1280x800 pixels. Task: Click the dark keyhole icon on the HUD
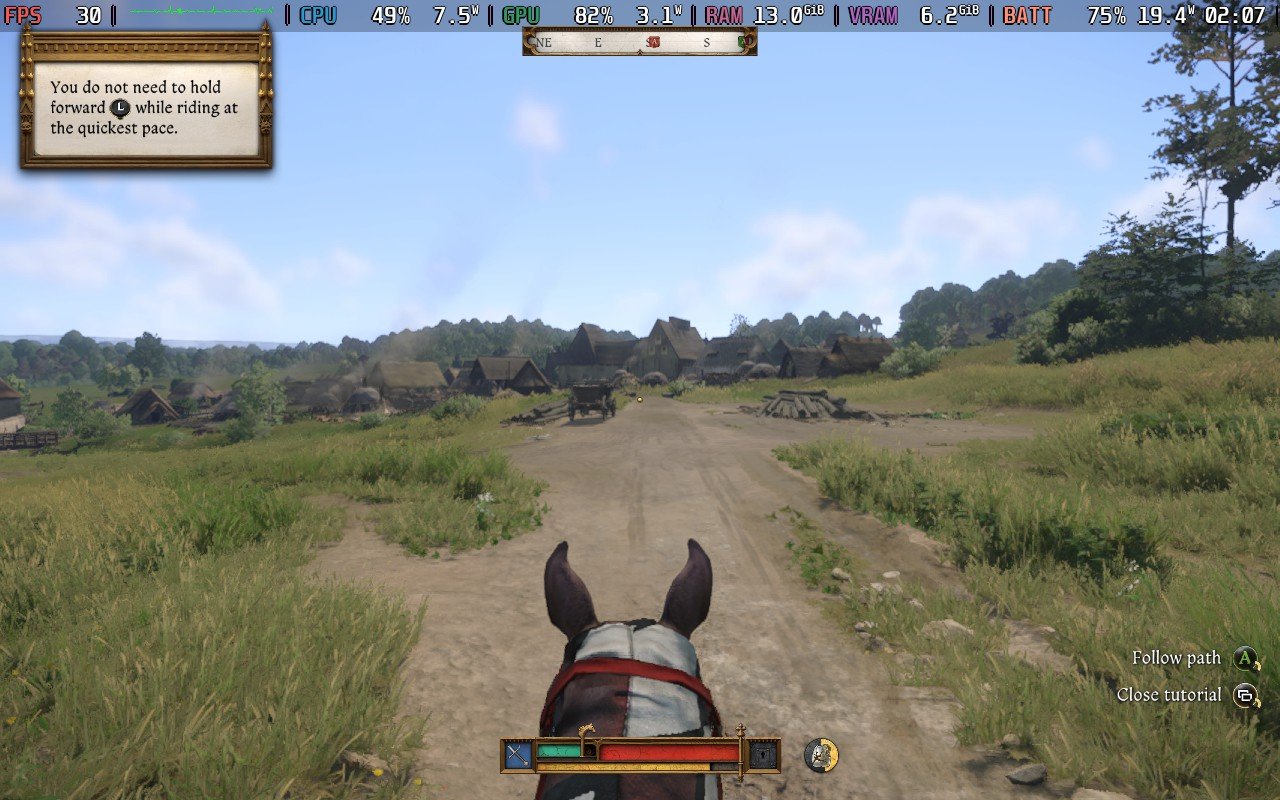(x=763, y=755)
